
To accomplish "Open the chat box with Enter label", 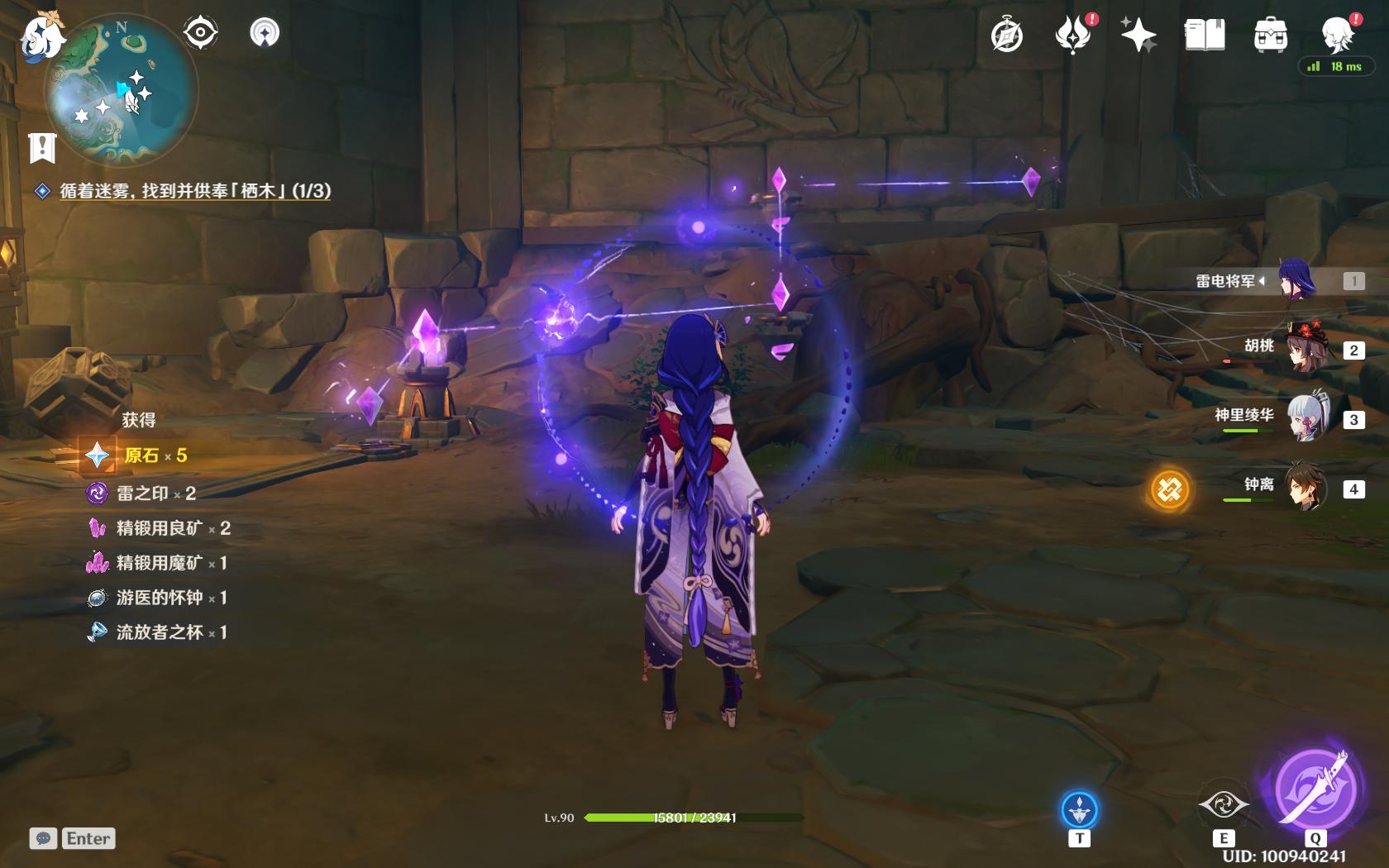I will click(x=73, y=838).
